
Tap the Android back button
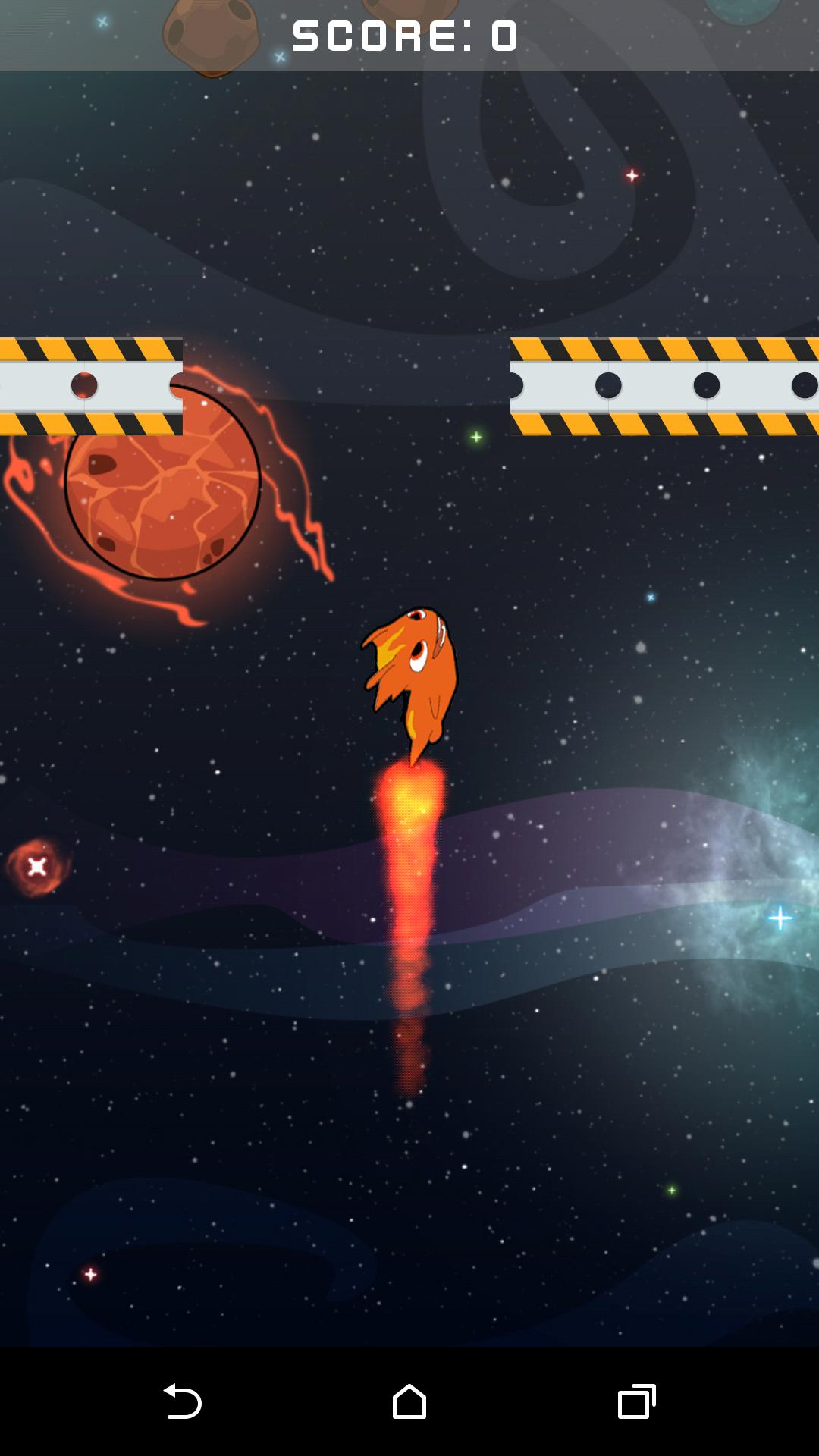182,1401
